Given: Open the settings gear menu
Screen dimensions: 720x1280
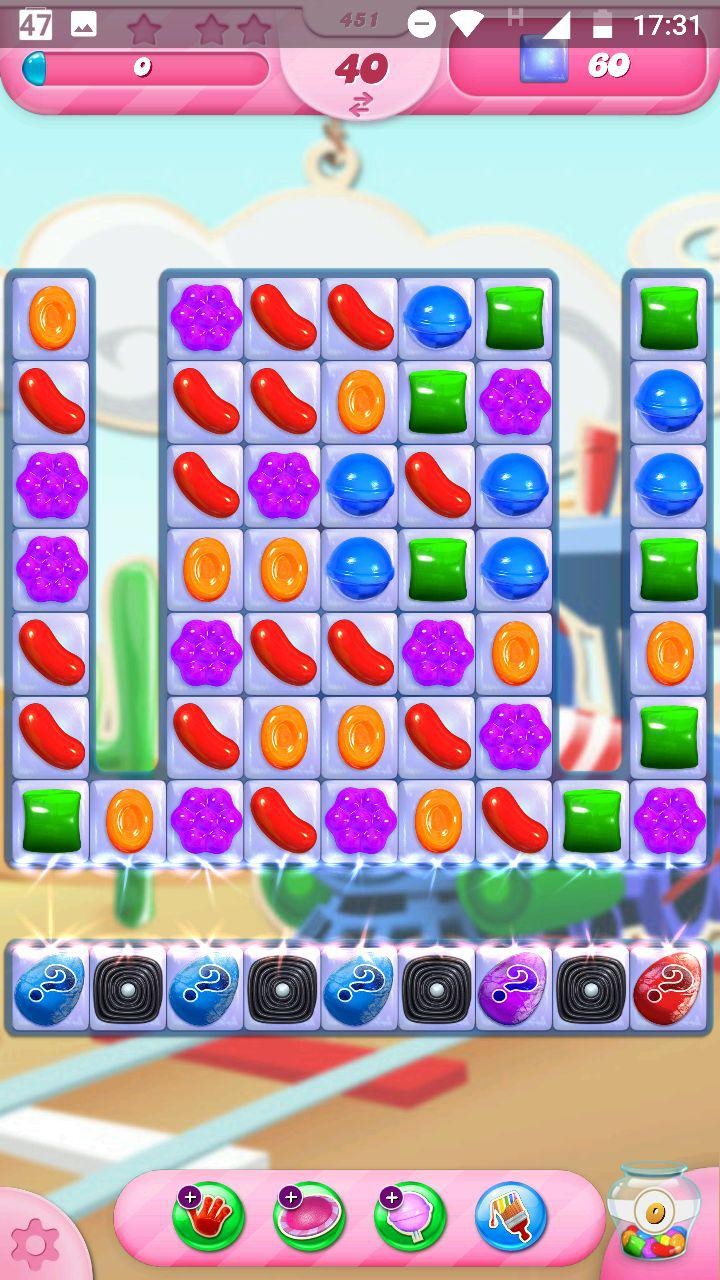Looking at the screenshot, I should click(36, 1243).
